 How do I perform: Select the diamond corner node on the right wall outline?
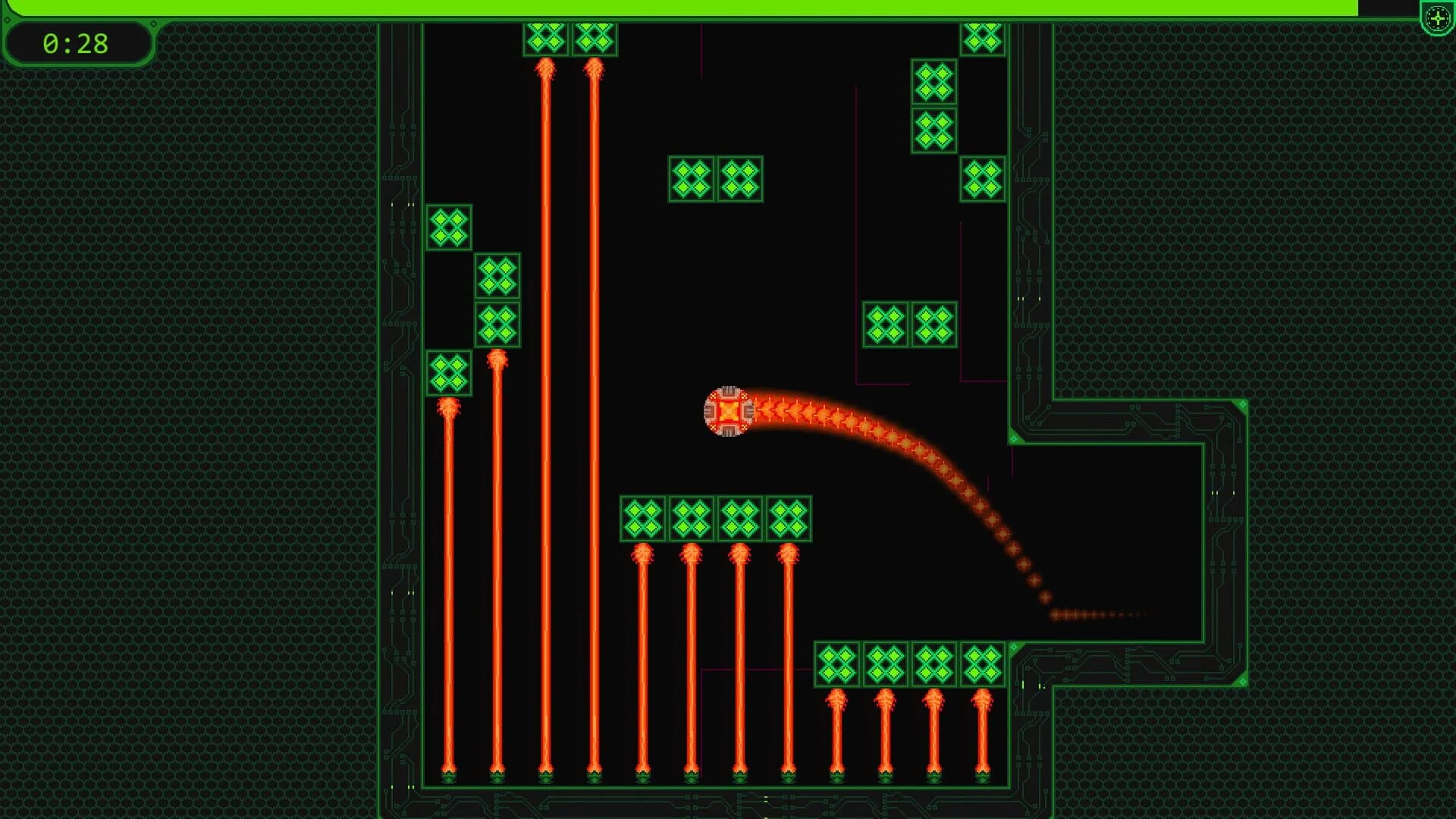(x=1243, y=403)
